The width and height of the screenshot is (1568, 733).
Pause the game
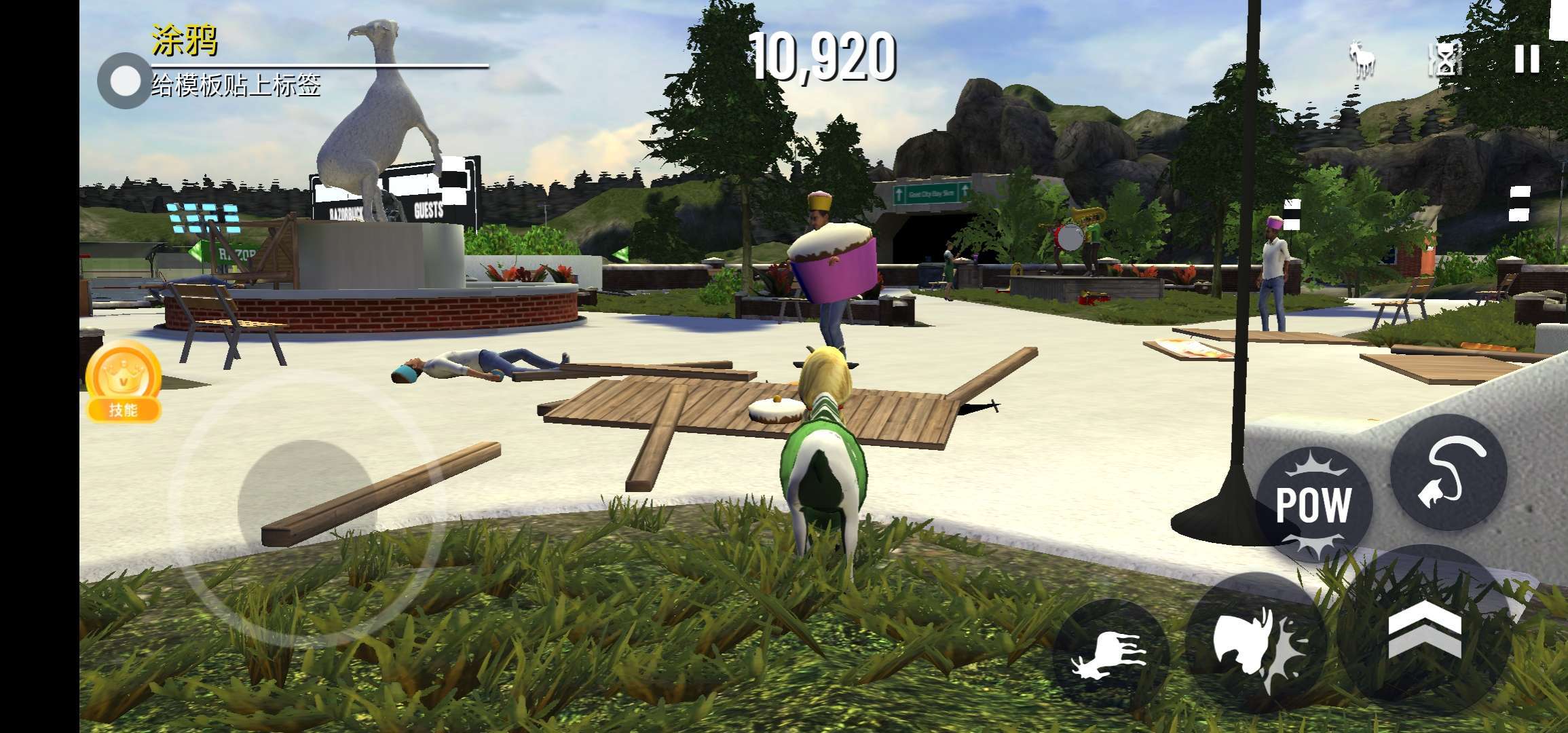(1527, 60)
